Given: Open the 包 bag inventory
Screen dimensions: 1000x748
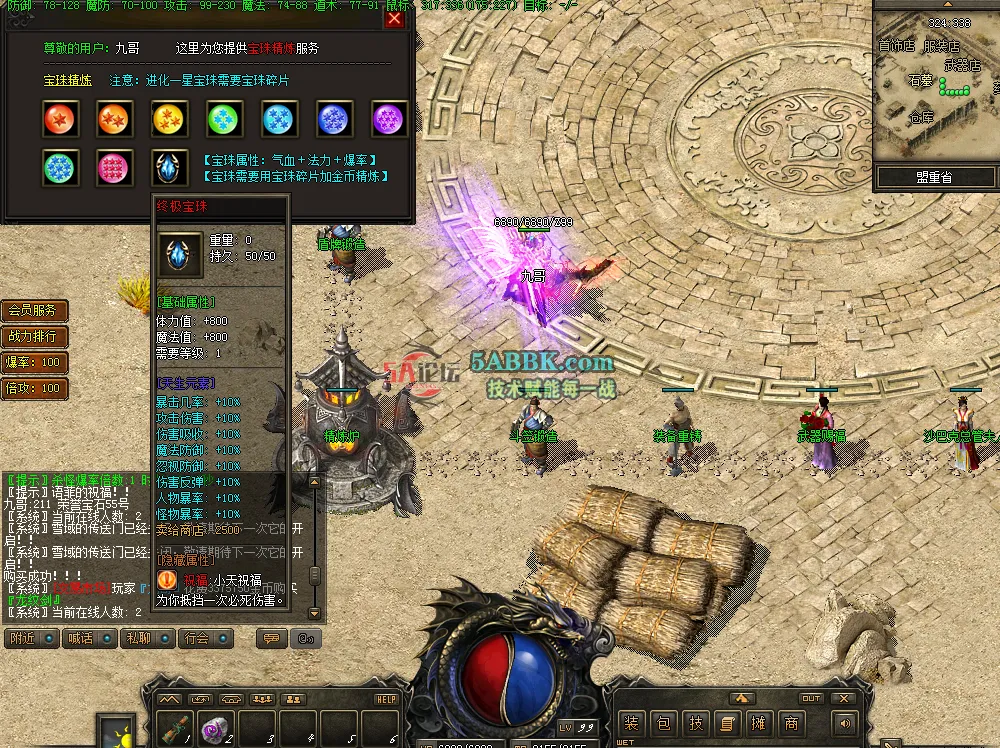Looking at the screenshot, I should [663, 723].
